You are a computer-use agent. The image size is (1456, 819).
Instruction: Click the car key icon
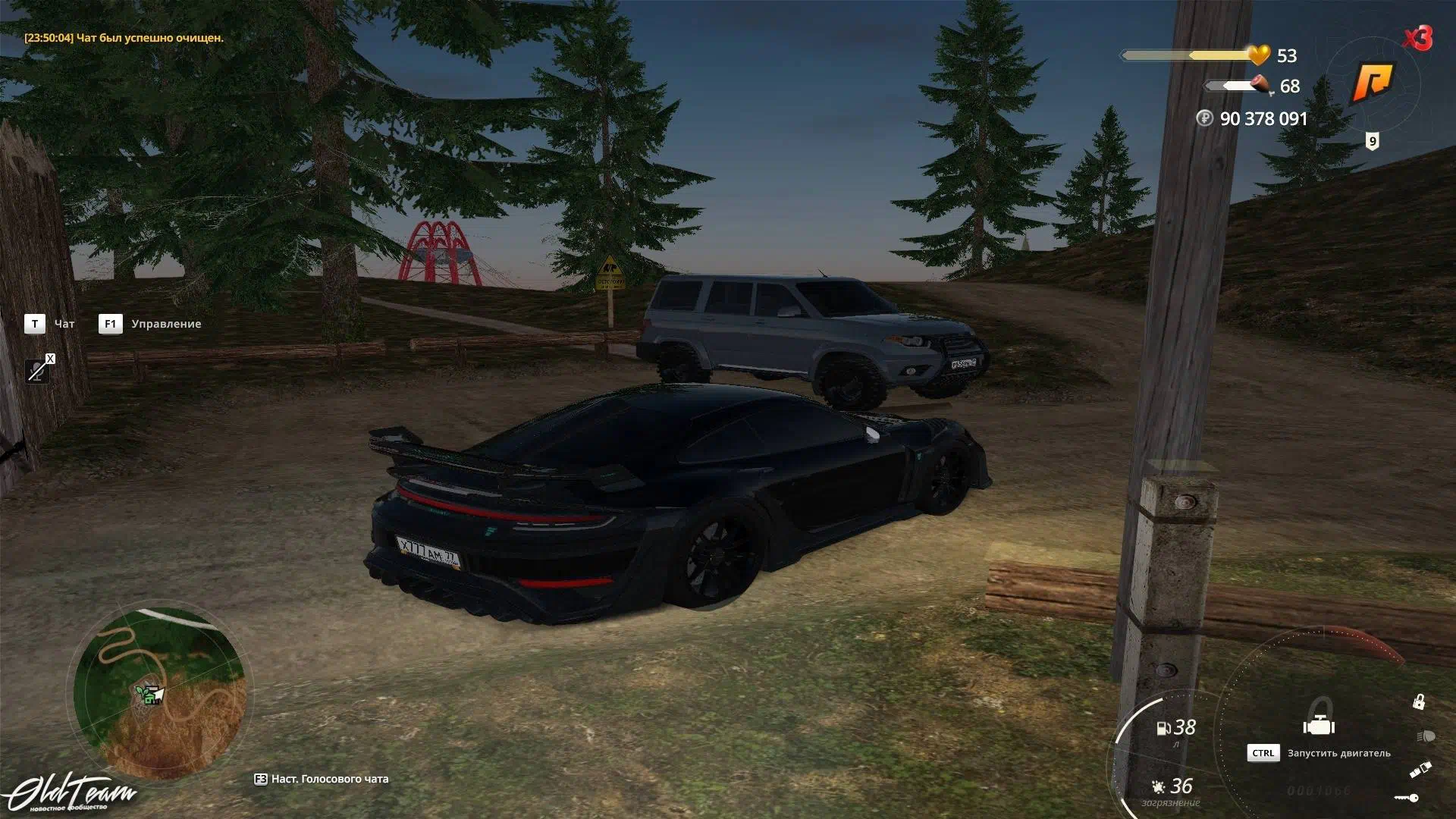(x=1407, y=798)
